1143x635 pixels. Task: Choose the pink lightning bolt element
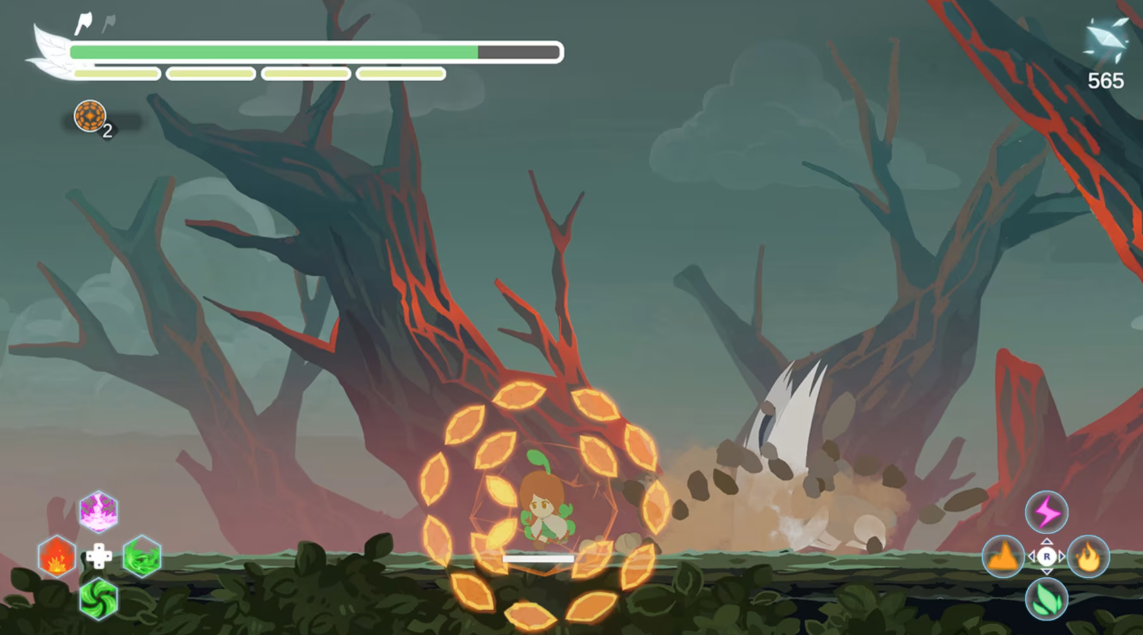click(1046, 513)
